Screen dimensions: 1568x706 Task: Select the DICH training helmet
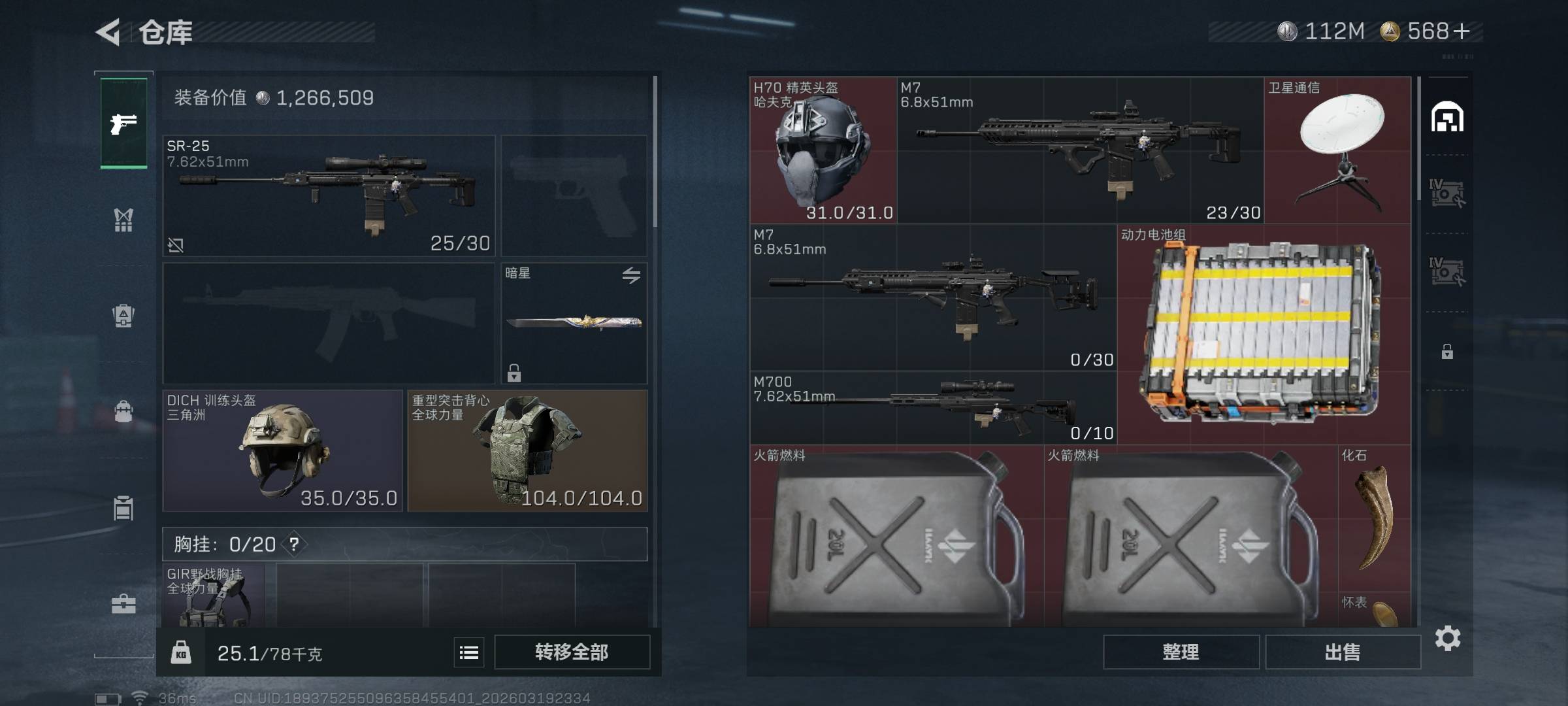click(282, 451)
